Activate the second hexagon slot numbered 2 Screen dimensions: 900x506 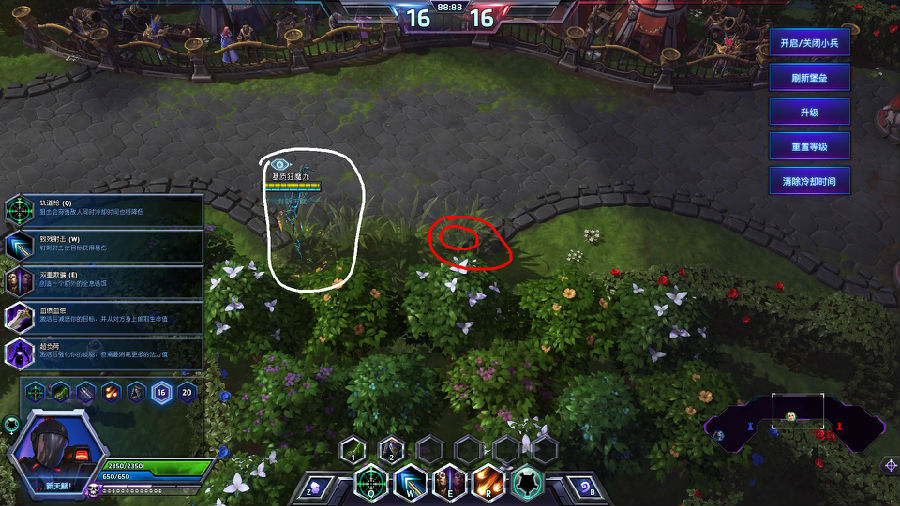click(x=391, y=449)
